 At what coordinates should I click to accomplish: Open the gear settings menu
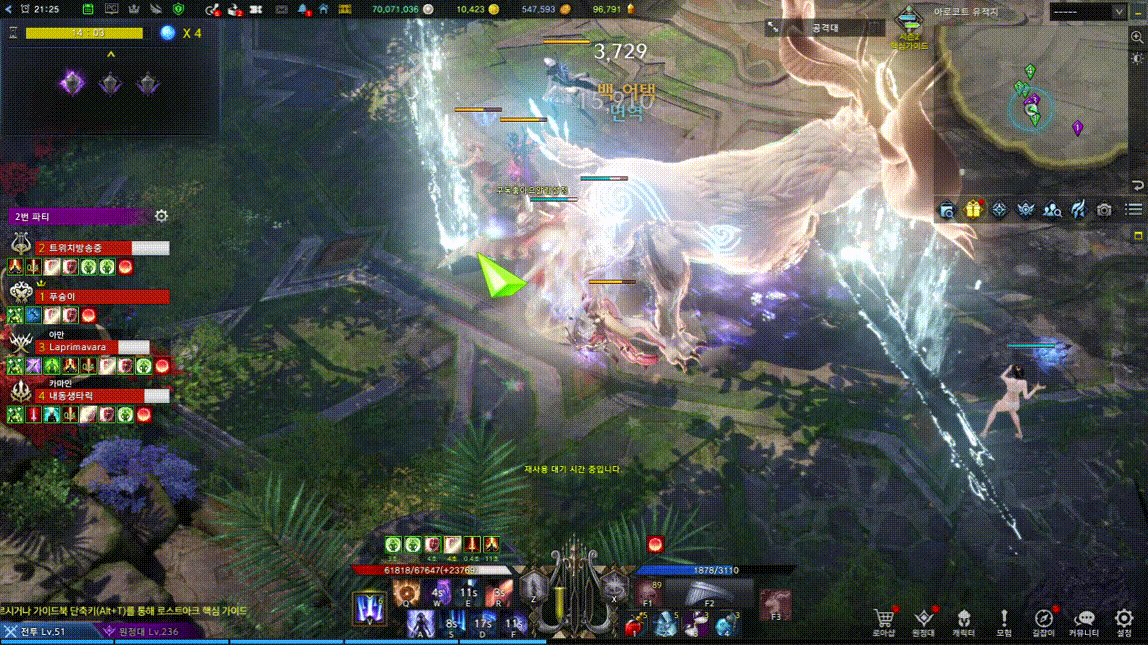click(x=1124, y=620)
